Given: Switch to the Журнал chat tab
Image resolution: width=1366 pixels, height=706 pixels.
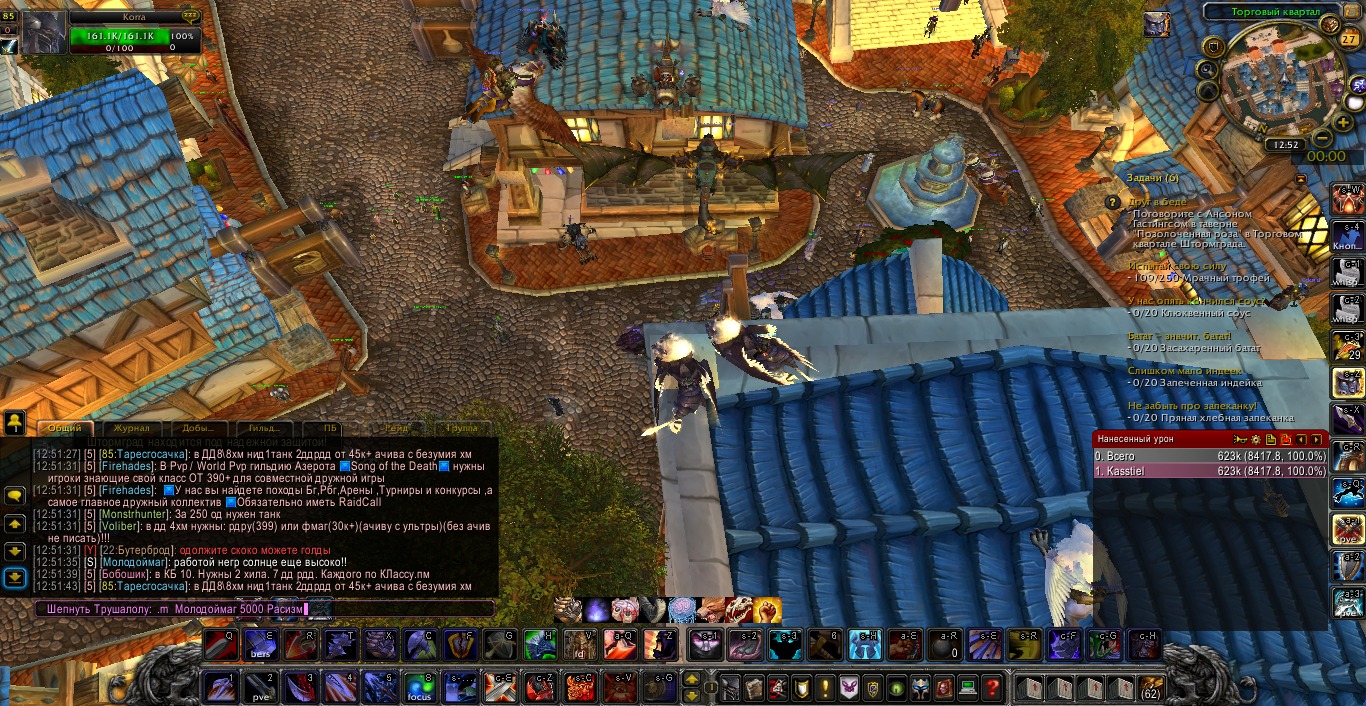Looking at the screenshot, I should click(131, 428).
